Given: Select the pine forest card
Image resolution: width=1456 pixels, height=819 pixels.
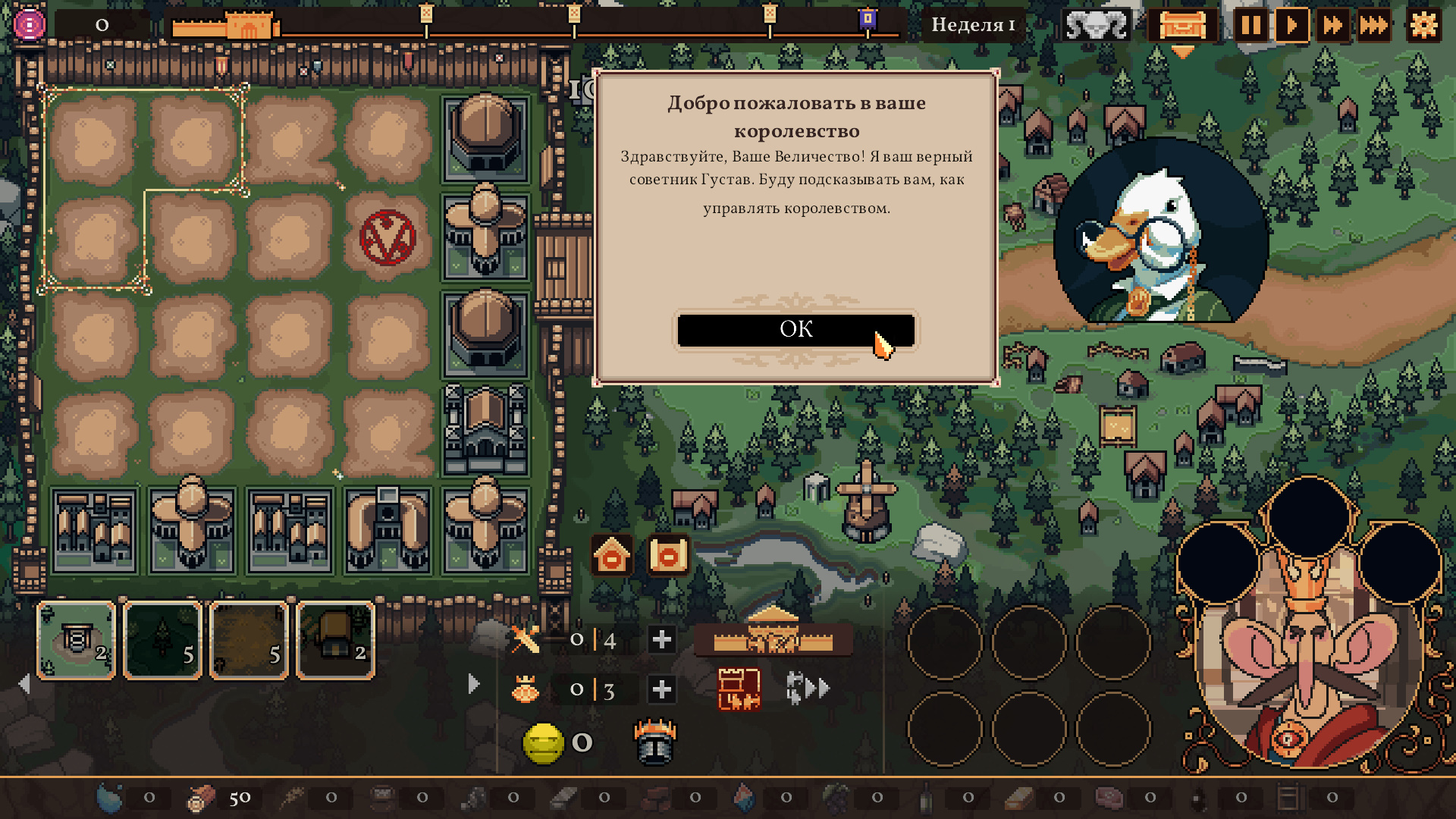Looking at the screenshot, I should point(163,640).
